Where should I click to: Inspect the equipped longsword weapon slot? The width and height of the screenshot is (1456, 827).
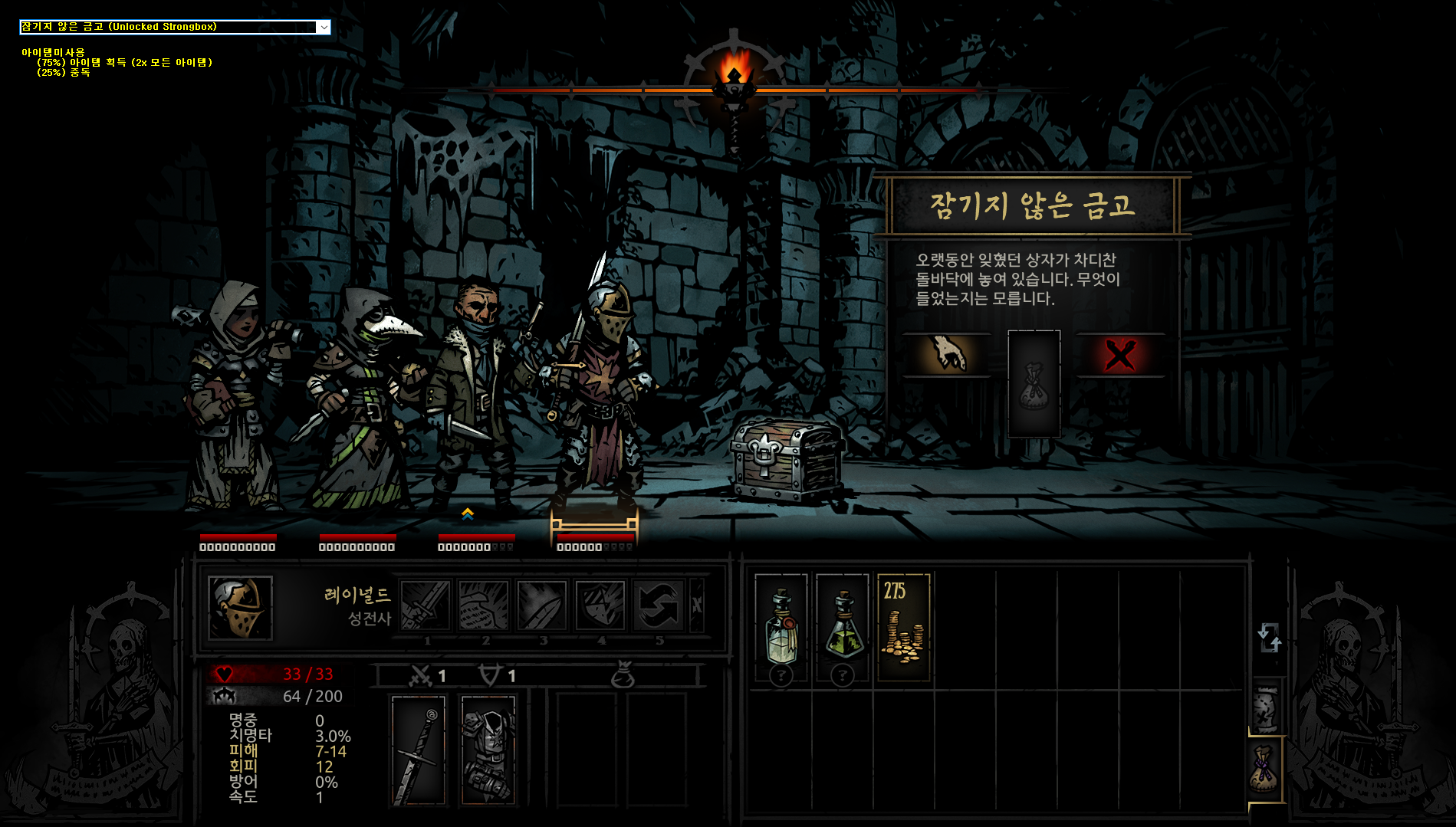click(419, 750)
